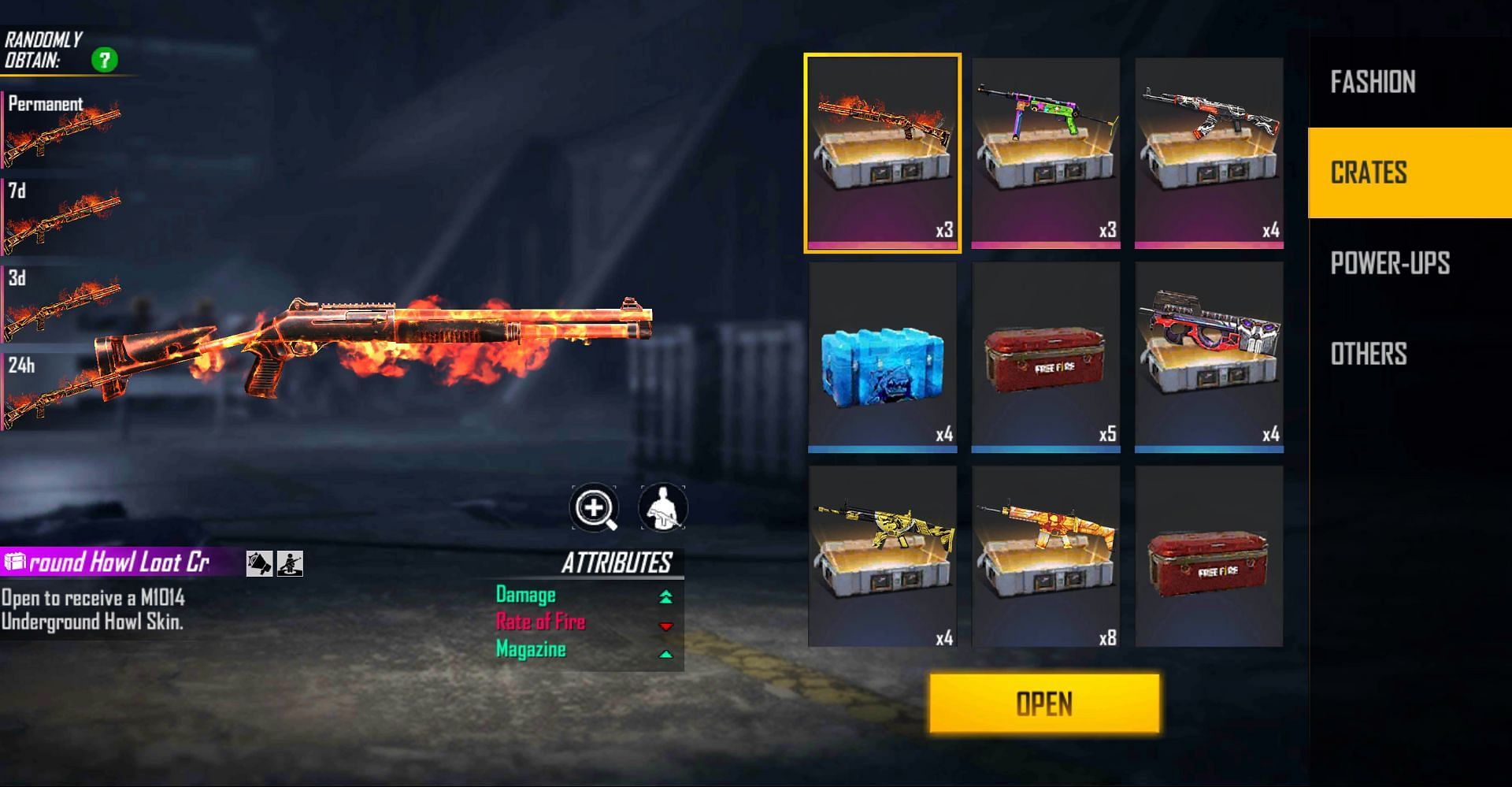Select the flaming M1014 Underground Howl crate

click(882, 153)
